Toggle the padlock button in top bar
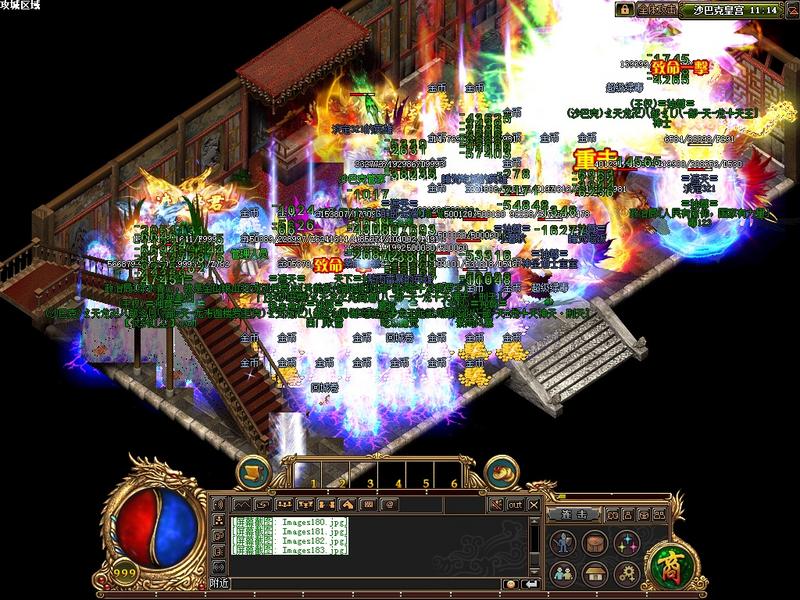This screenshot has width=800, height=600. pyautogui.click(x=625, y=8)
